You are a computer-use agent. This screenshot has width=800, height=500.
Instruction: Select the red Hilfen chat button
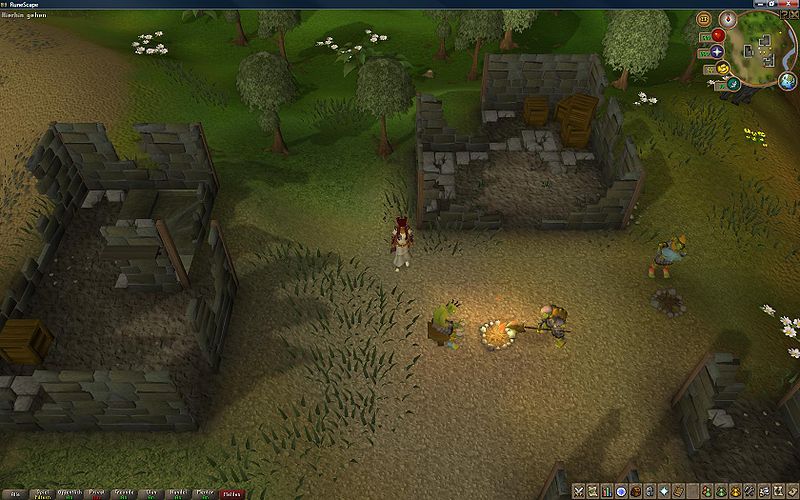(x=232, y=494)
